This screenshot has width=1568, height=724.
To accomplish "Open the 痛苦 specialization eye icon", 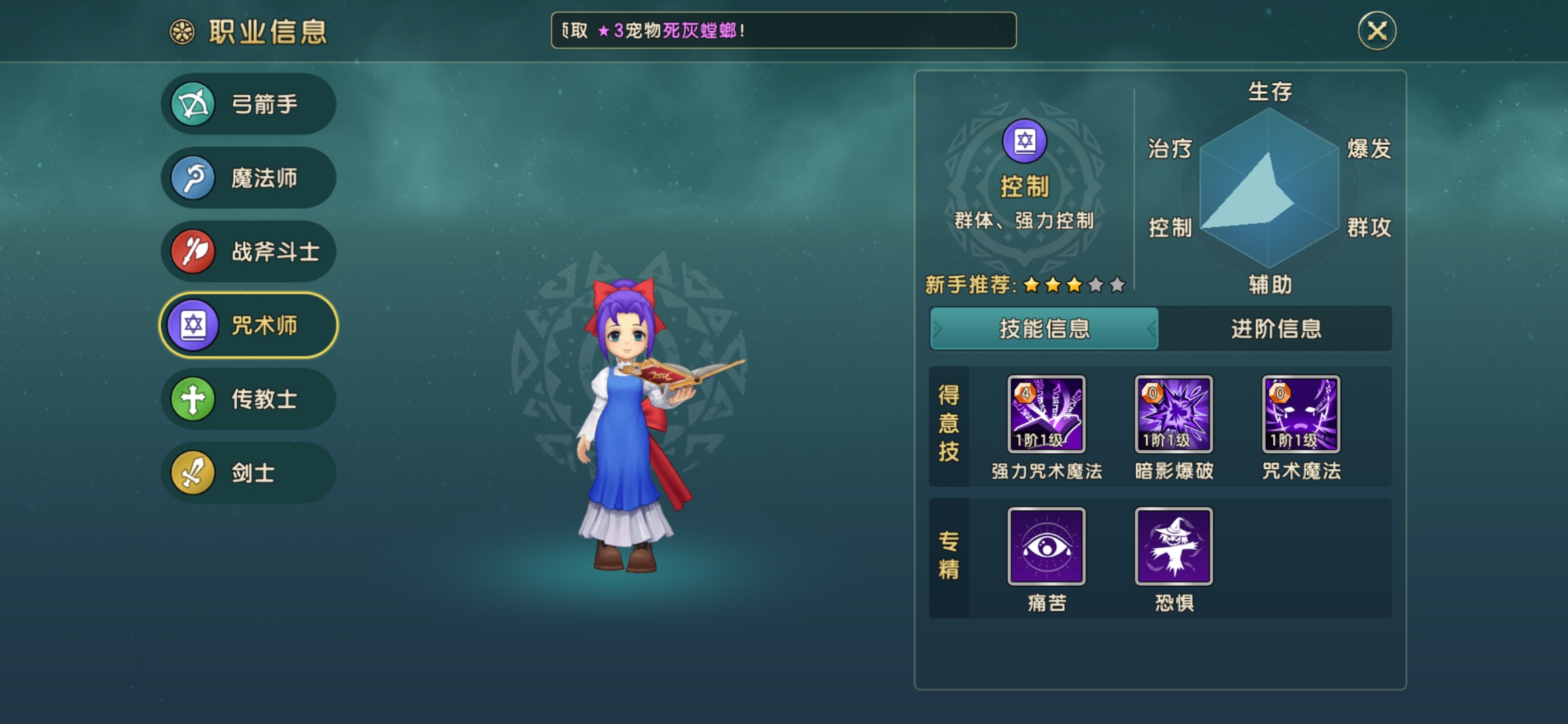I will 1046,546.
